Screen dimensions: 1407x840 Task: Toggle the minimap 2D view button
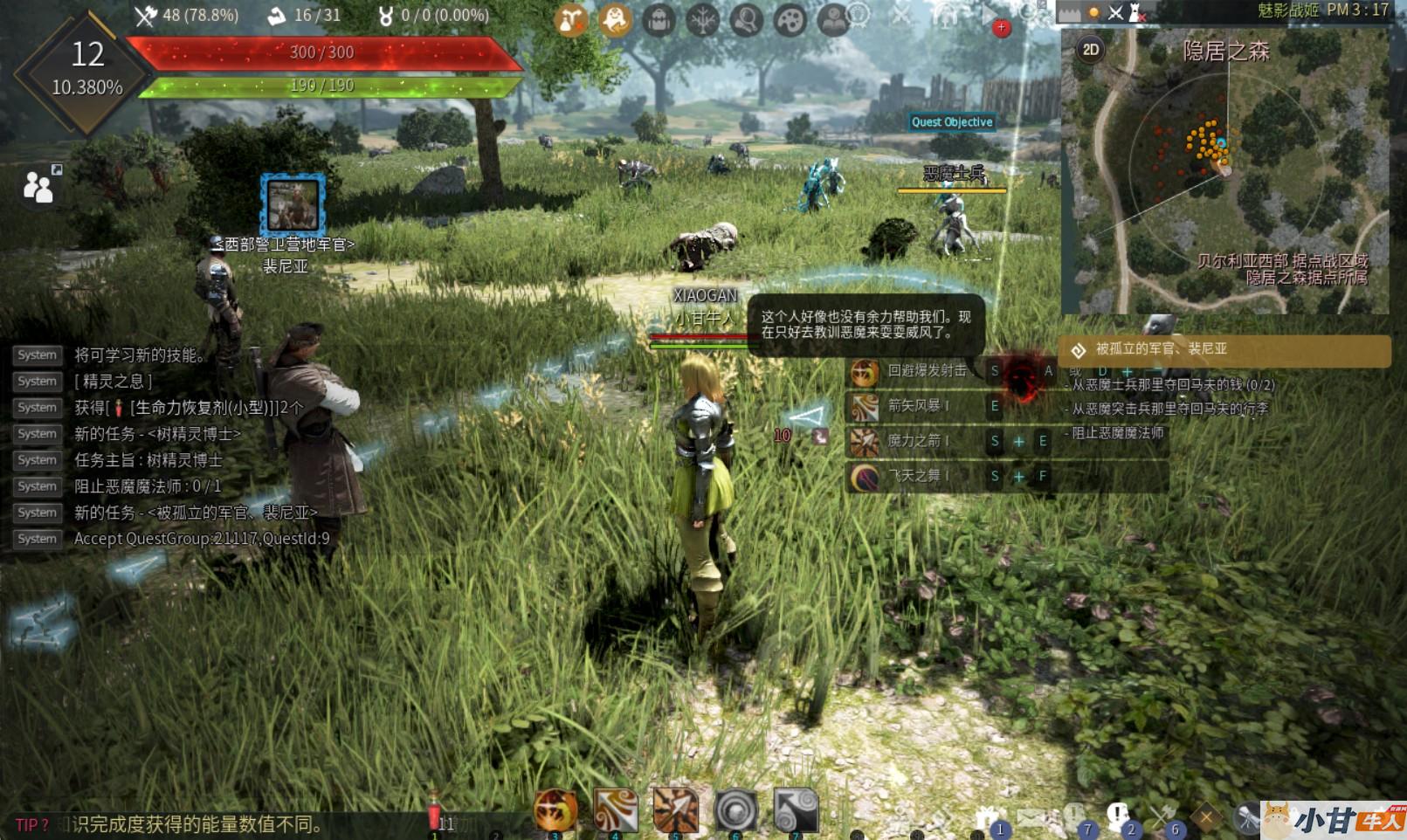tap(1091, 50)
